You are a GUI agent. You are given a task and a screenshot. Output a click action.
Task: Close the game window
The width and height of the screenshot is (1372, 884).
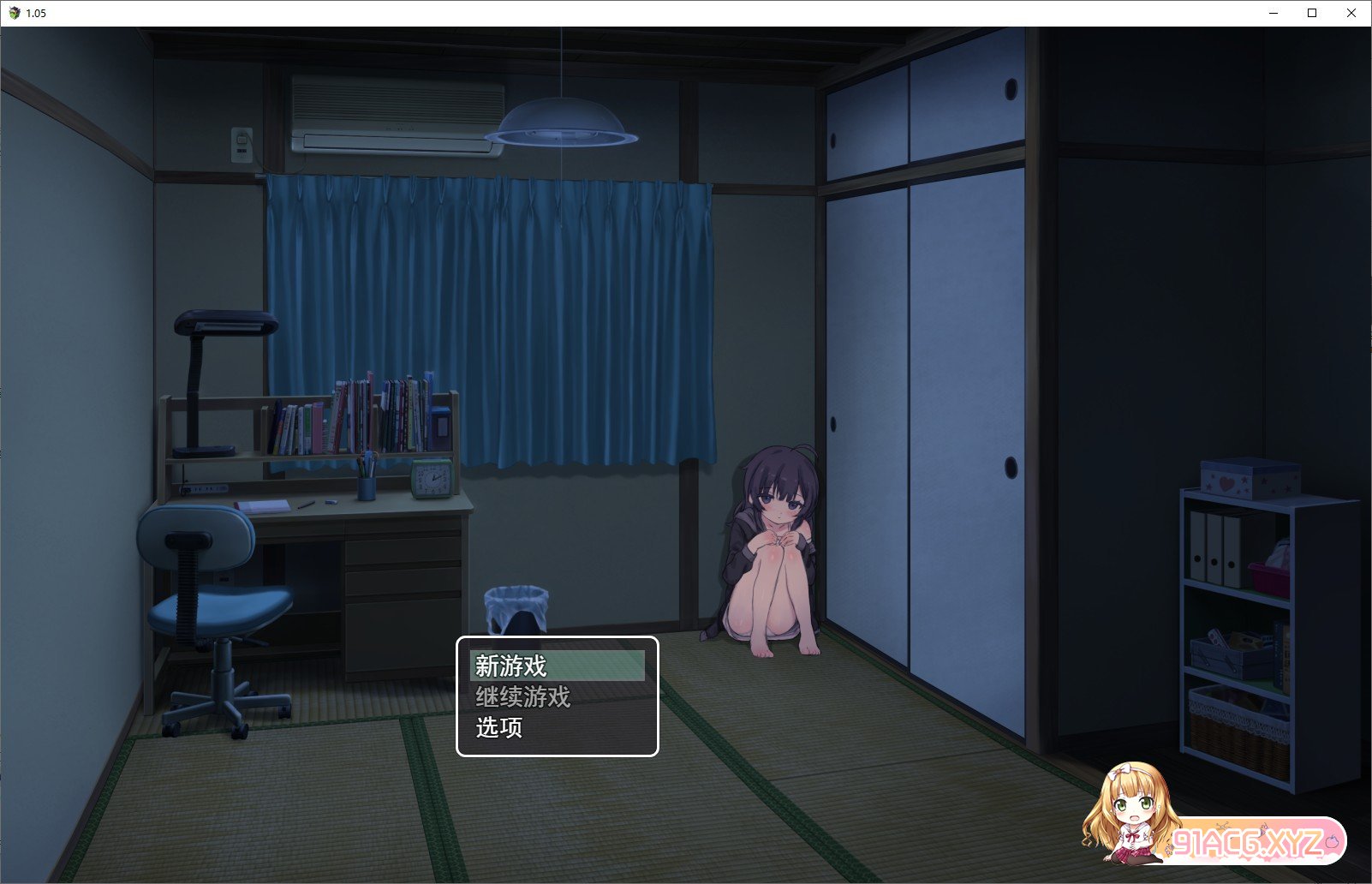[x=1351, y=13]
